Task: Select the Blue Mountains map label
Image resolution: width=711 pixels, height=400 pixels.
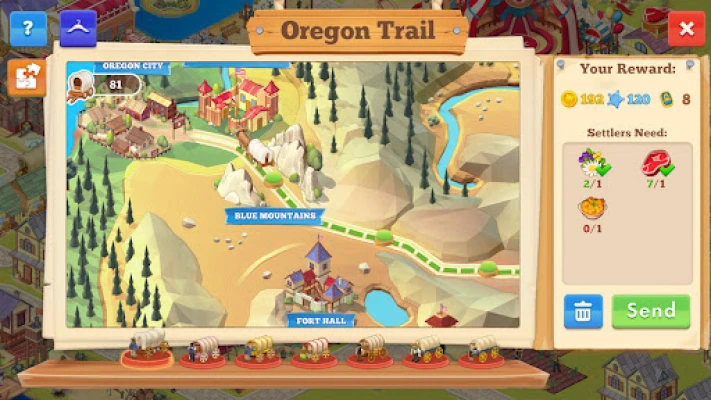Action: [274, 215]
